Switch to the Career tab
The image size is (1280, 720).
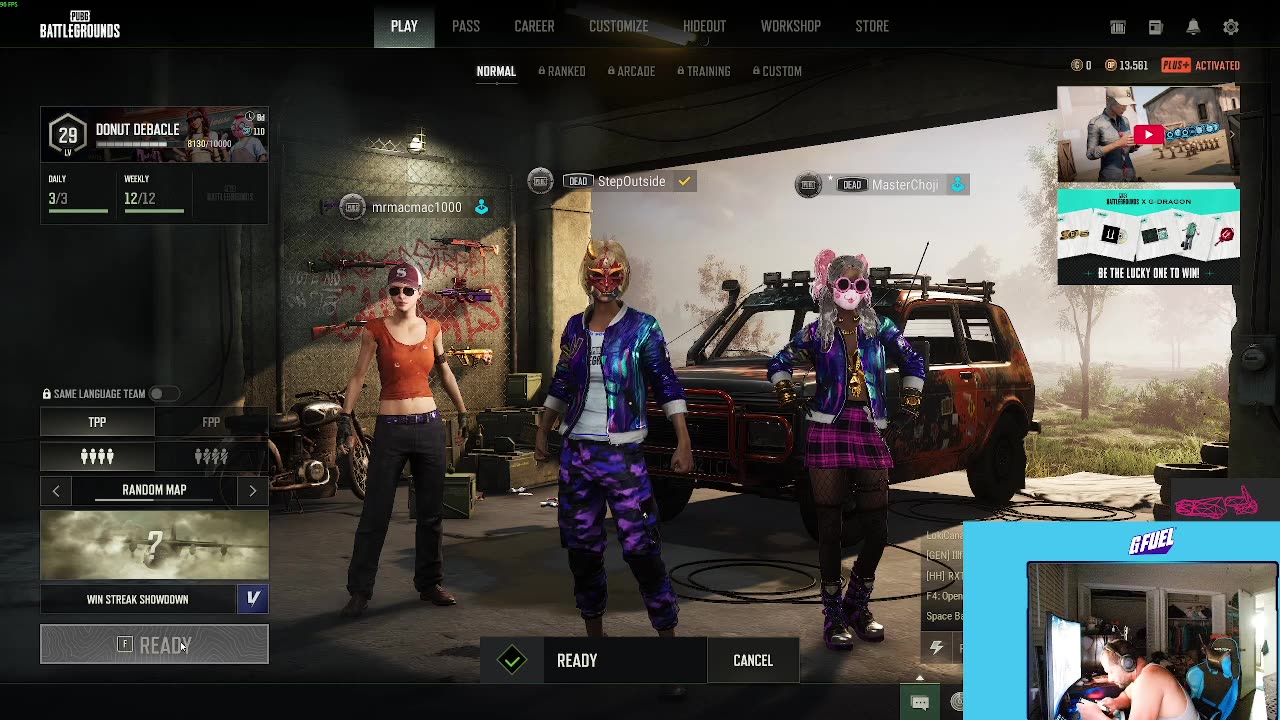tap(534, 26)
